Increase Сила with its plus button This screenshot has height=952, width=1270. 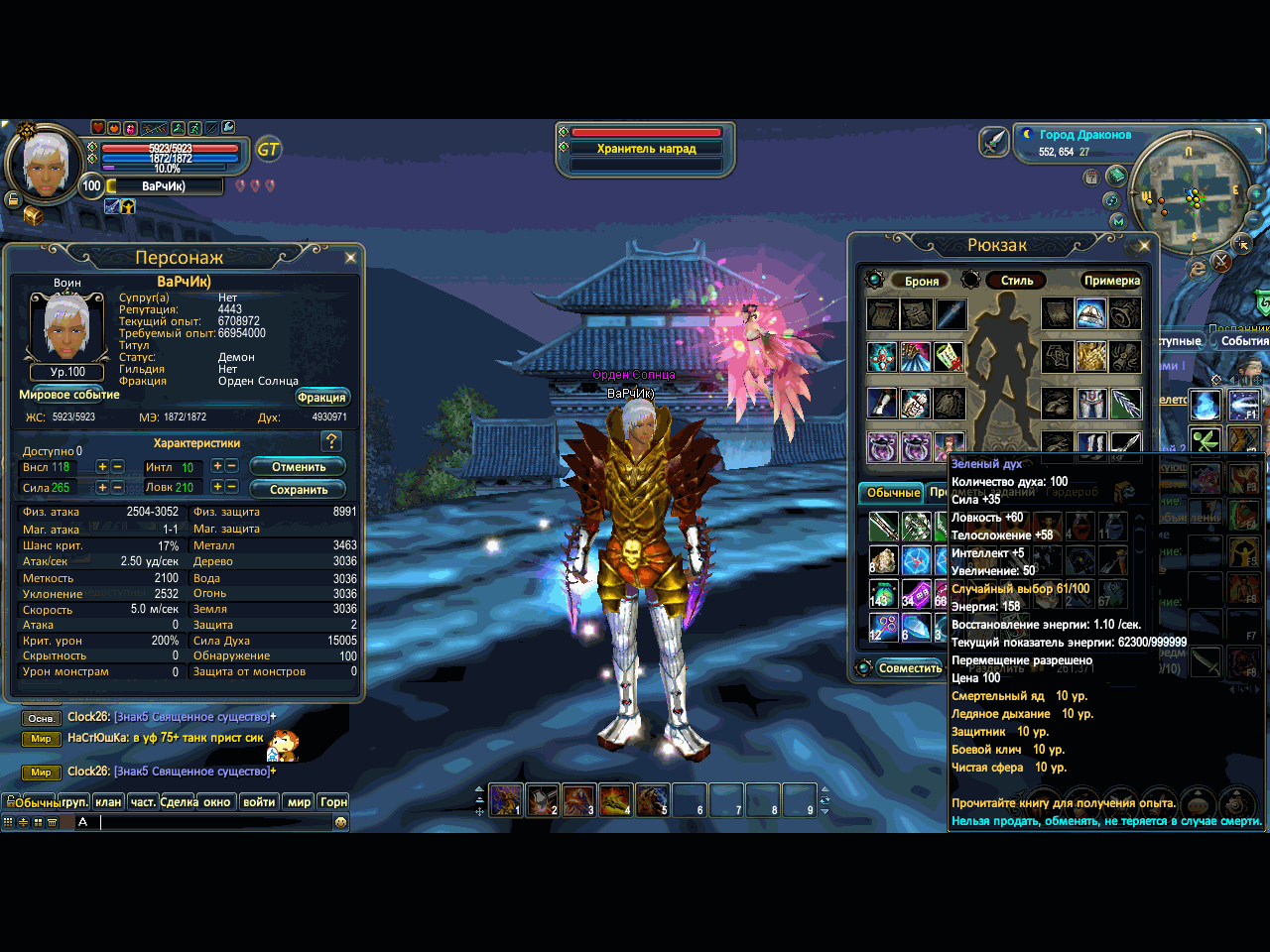(x=102, y=488)
